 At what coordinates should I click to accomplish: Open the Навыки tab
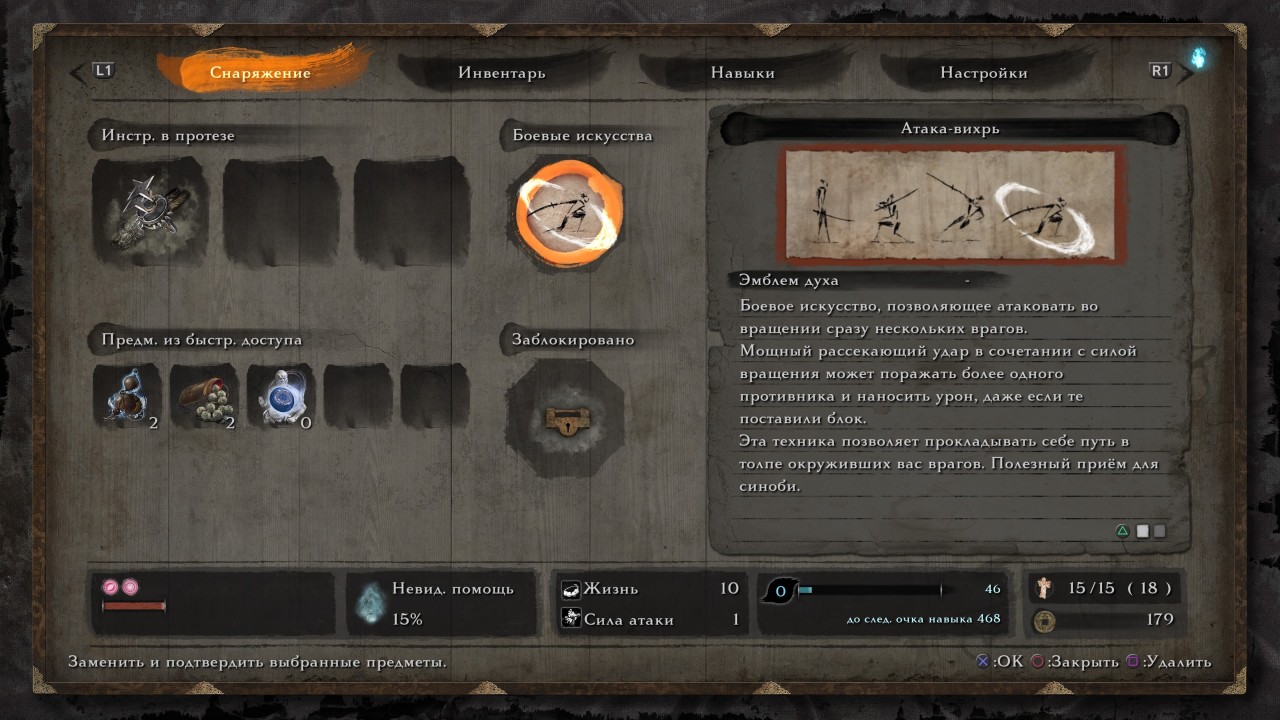click(x=742, y=72)
